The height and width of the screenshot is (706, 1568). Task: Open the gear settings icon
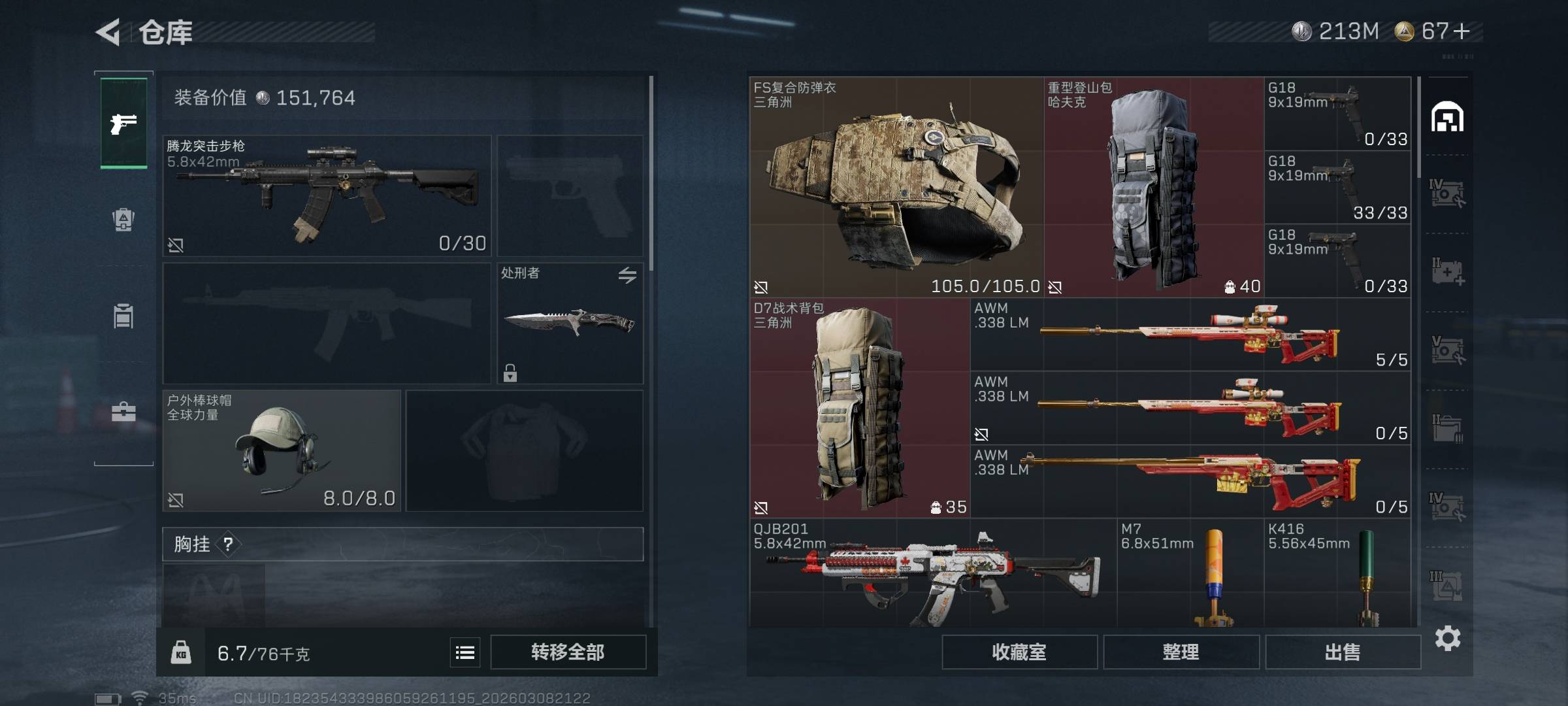click(x=1448, y=638)
